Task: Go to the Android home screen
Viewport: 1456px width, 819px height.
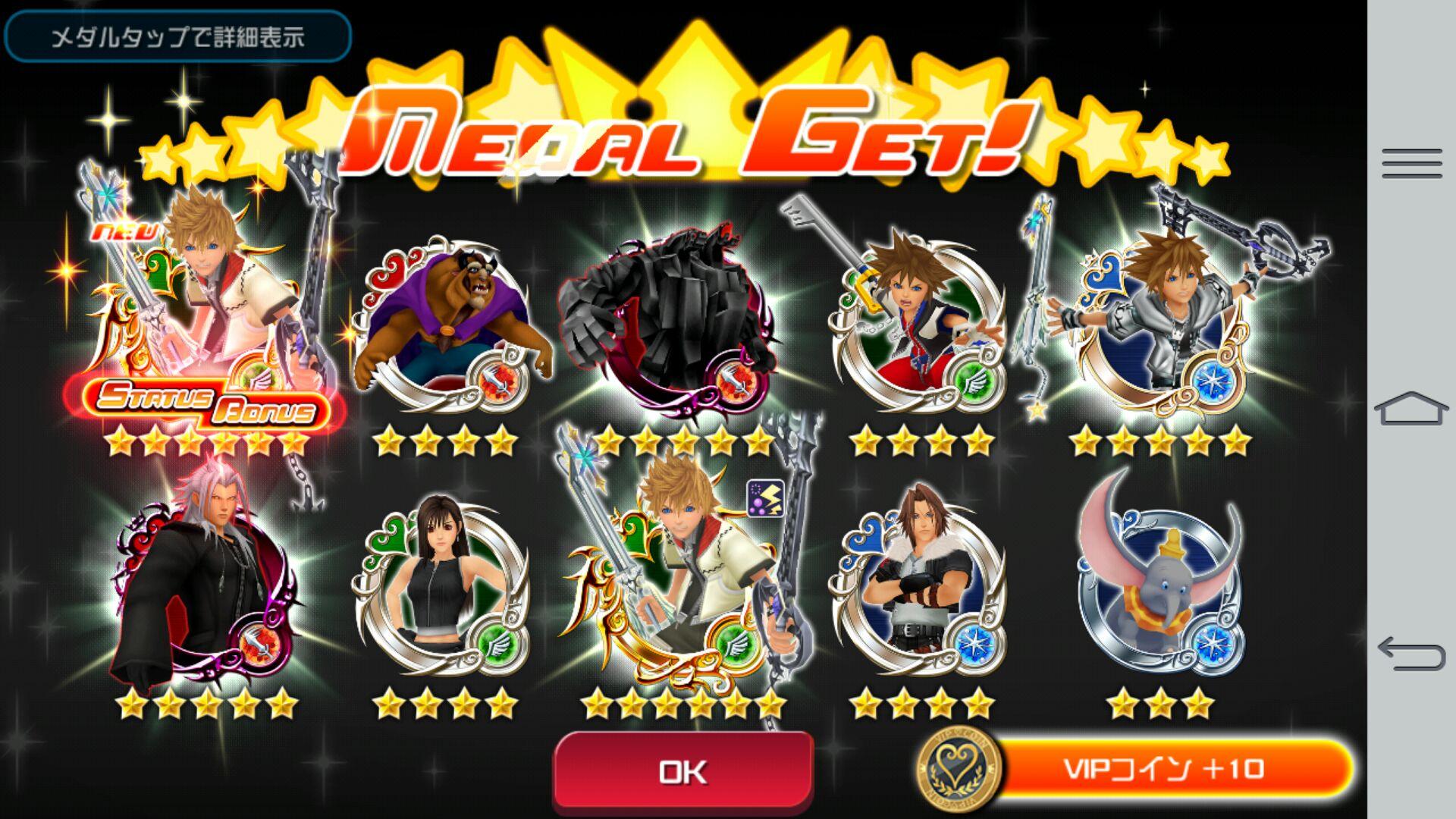Action: tap(1411, 409)
